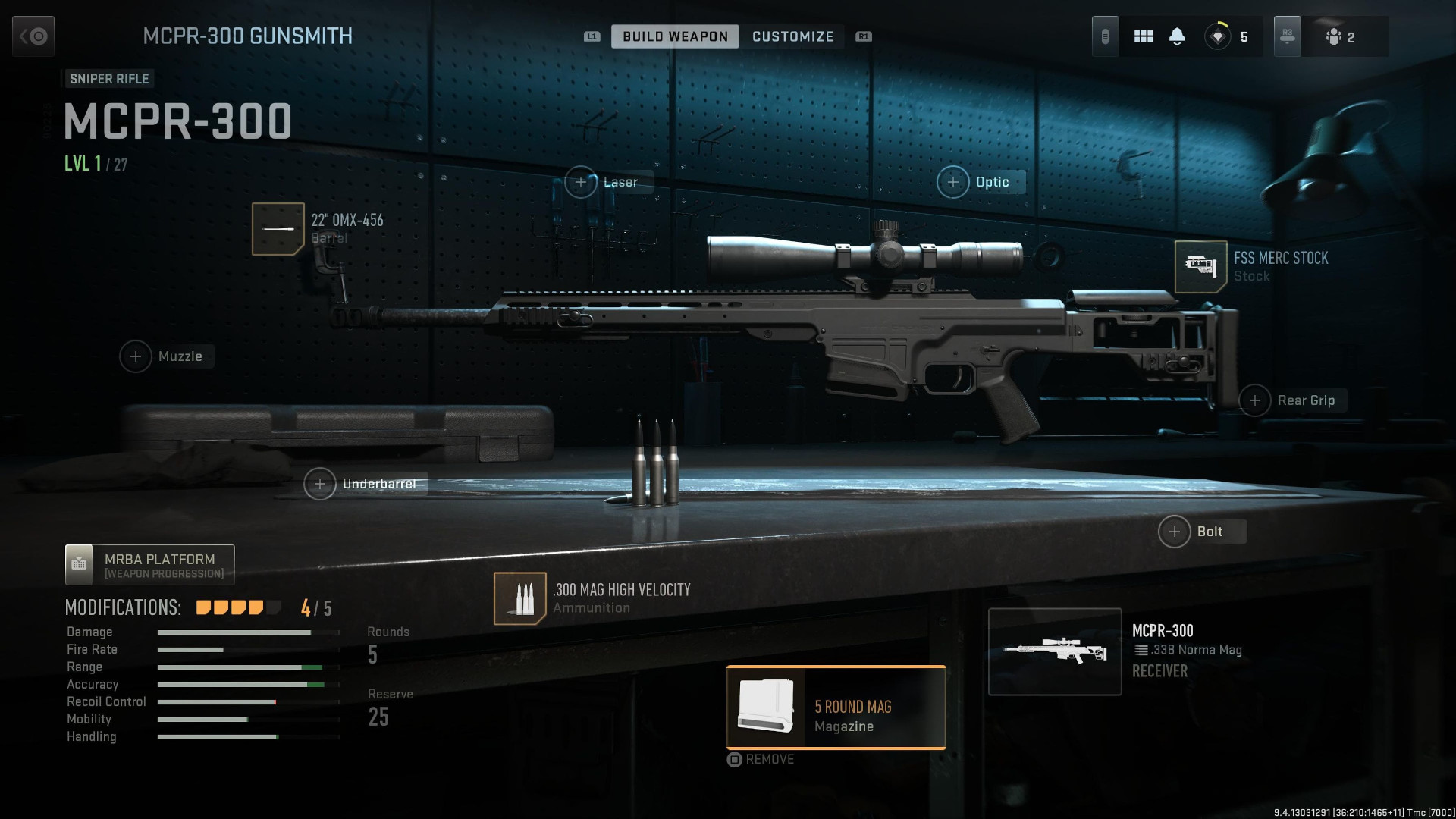Expand the Underbarrel attachment slot
The height and width of the screenshot is (819, 1456).
coord(322,483)
